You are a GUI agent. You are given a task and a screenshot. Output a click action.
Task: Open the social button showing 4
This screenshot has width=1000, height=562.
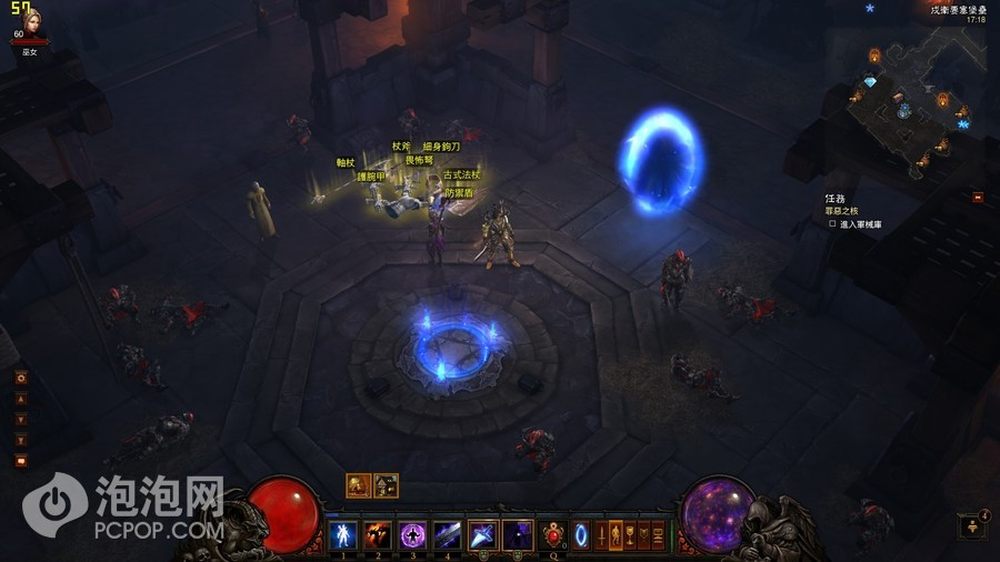click(x=972, y=527)
